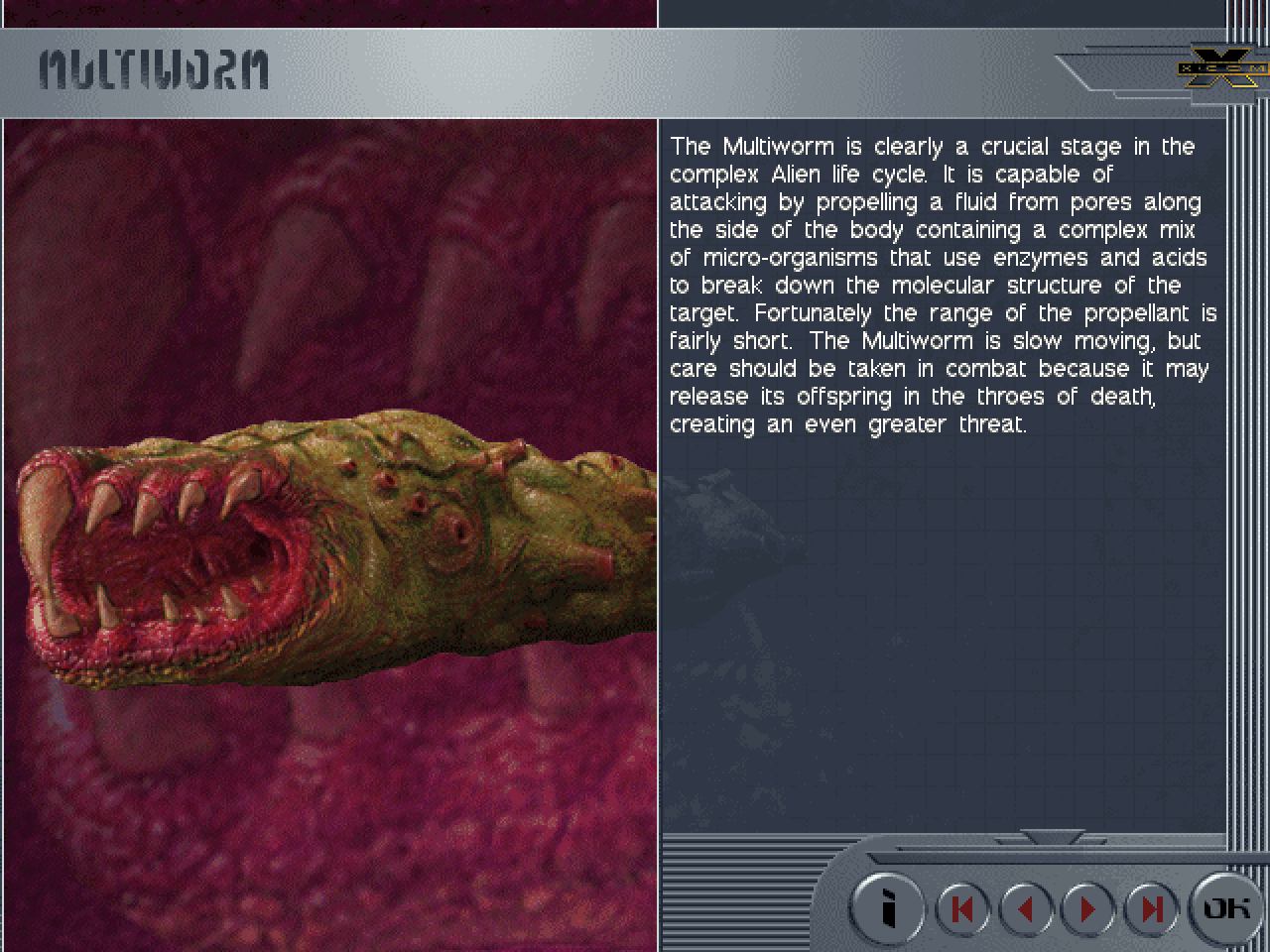Image resolution: width=1270 pixels, height=952 pixels.
Task: Close the Multiworm entry with OK
Action: (x=1226, y=907)
